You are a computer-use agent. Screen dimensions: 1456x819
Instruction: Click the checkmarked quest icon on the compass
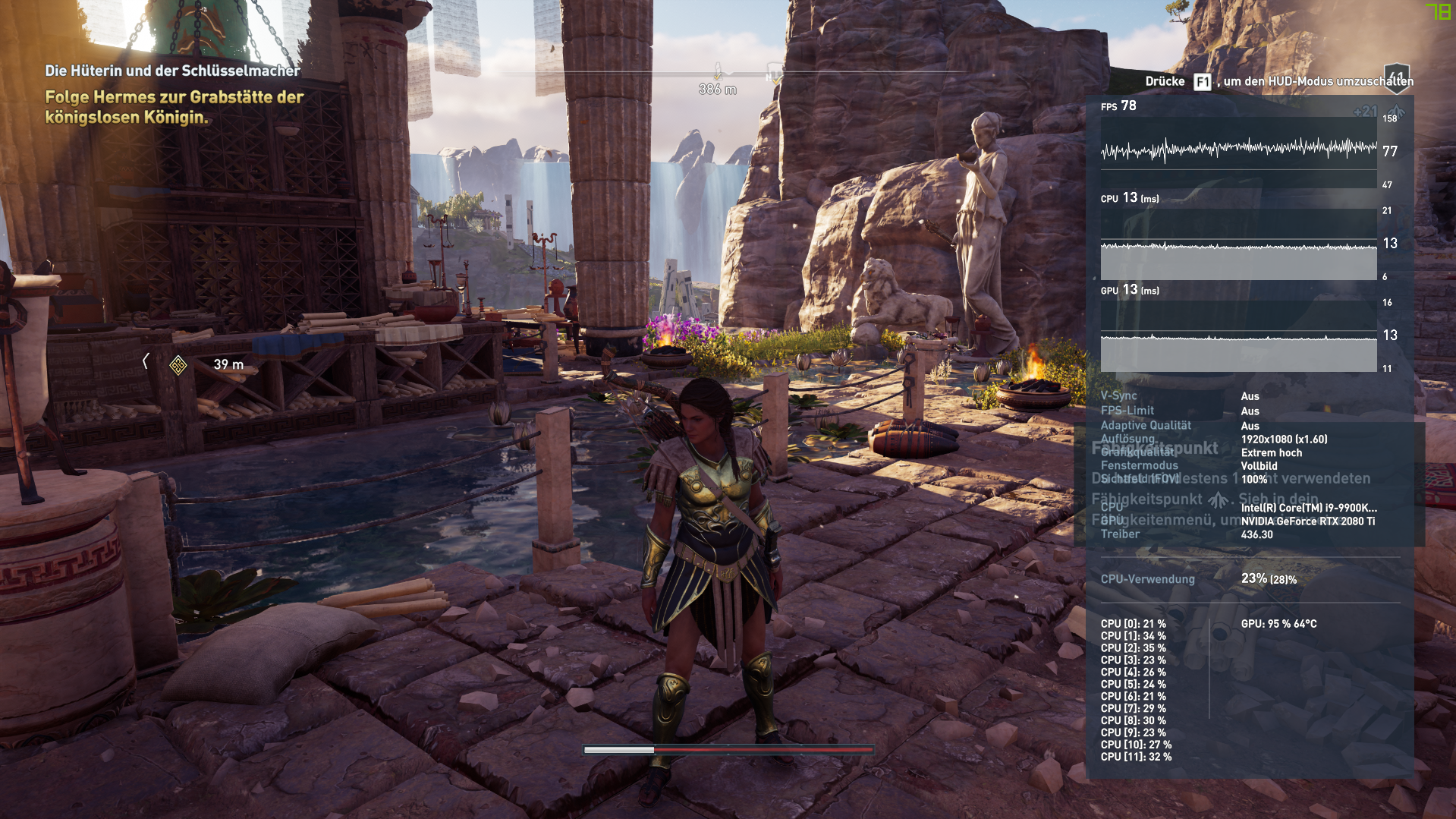click(776, 79)
